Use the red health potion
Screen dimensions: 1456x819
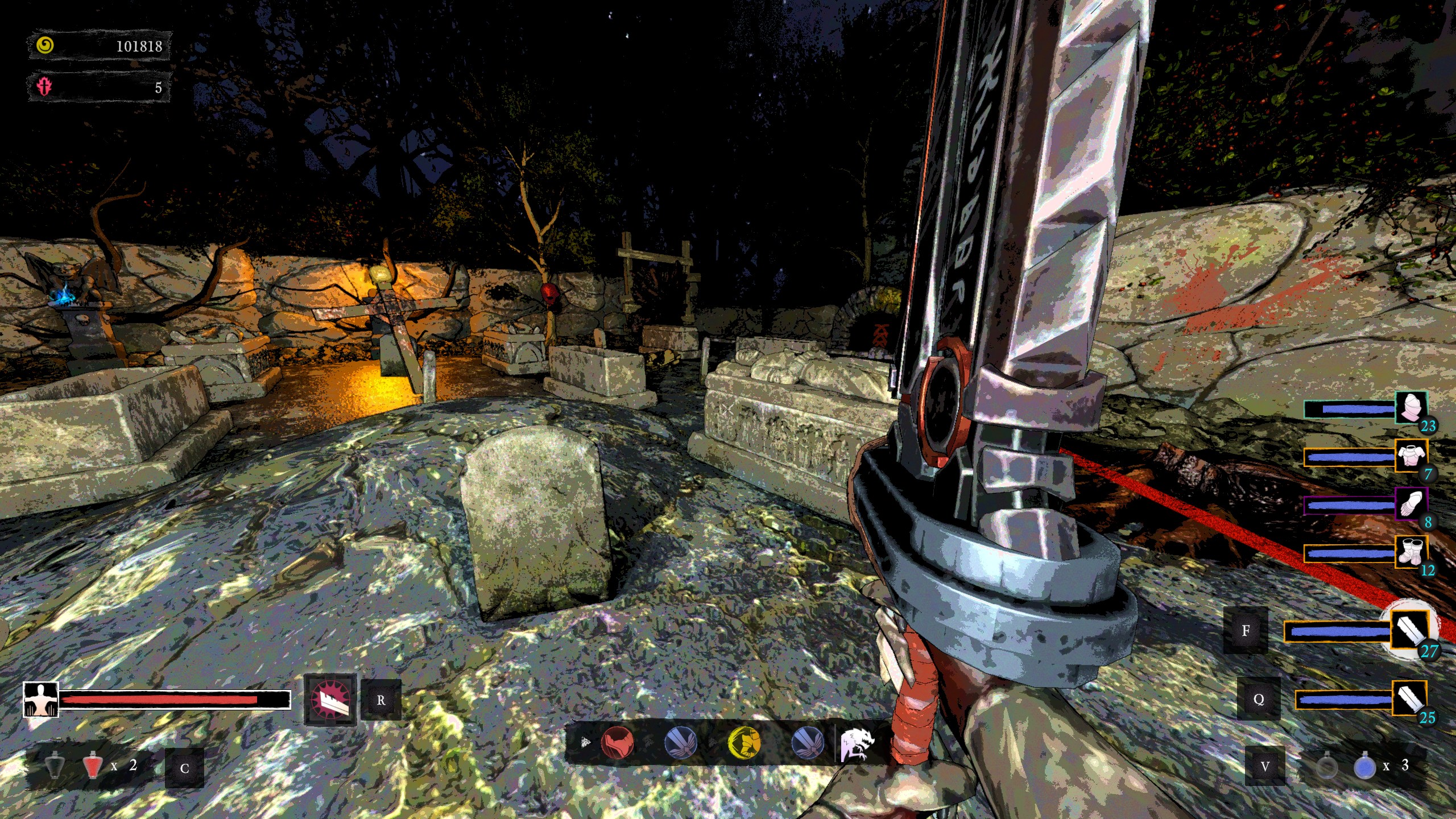[x=92, y=766]
